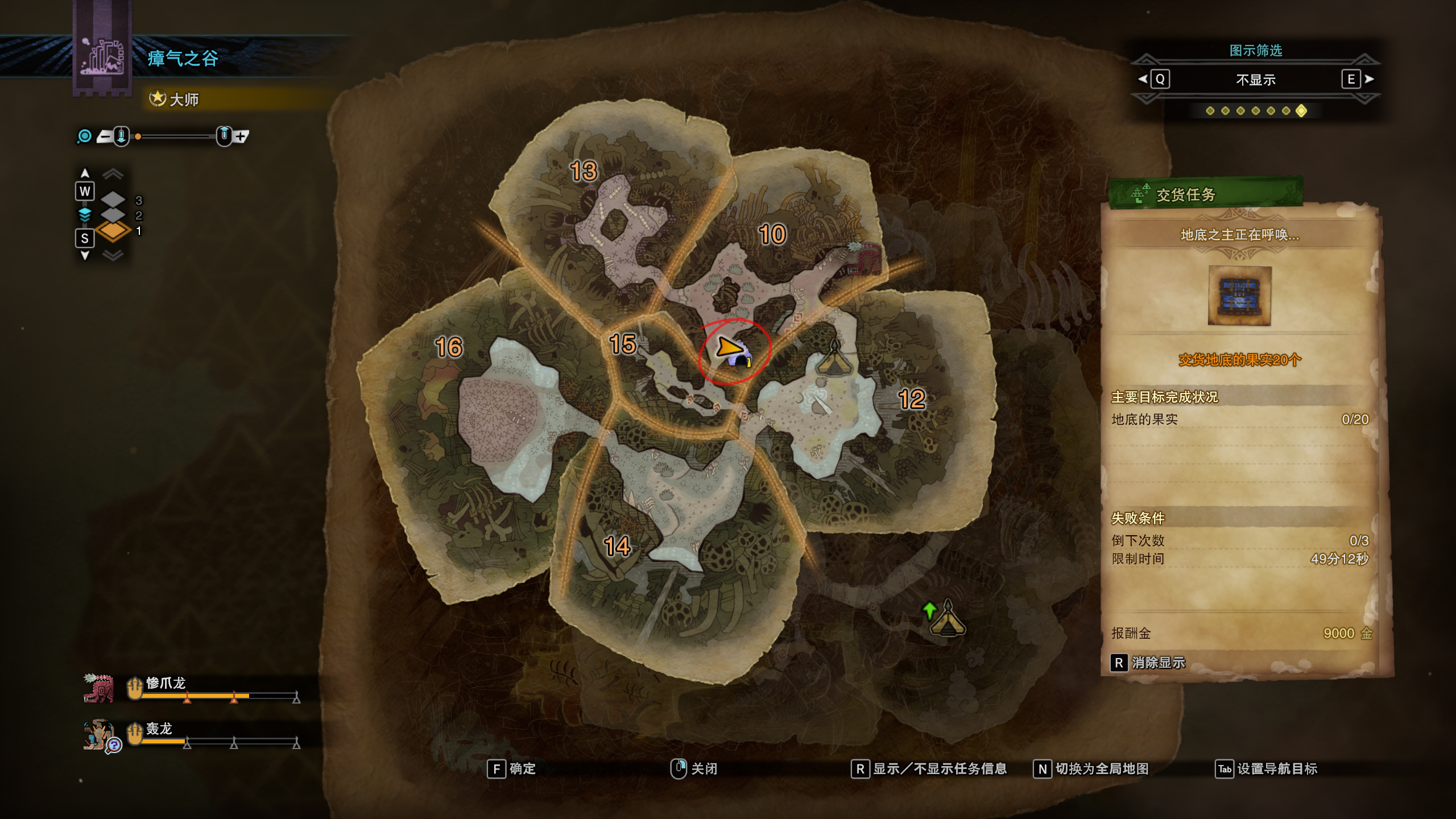Screen dimensions: 1456x819
Task: Show the next icon filter with right arrow
Action: pyautogui.click(x=1368, y=79)
